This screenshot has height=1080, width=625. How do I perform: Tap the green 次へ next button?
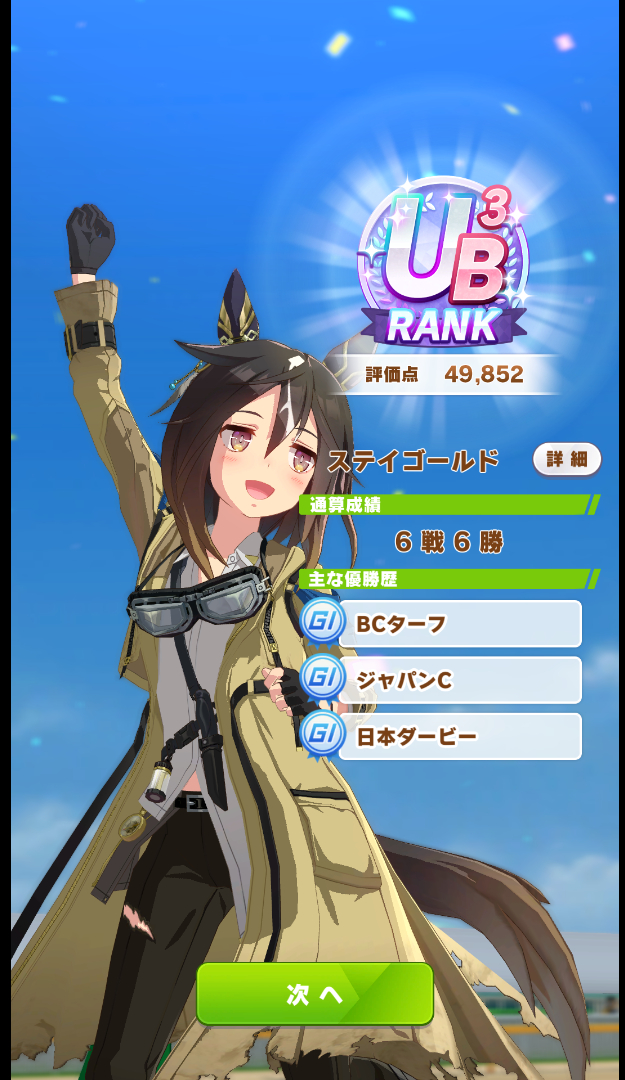click(314, 993)
